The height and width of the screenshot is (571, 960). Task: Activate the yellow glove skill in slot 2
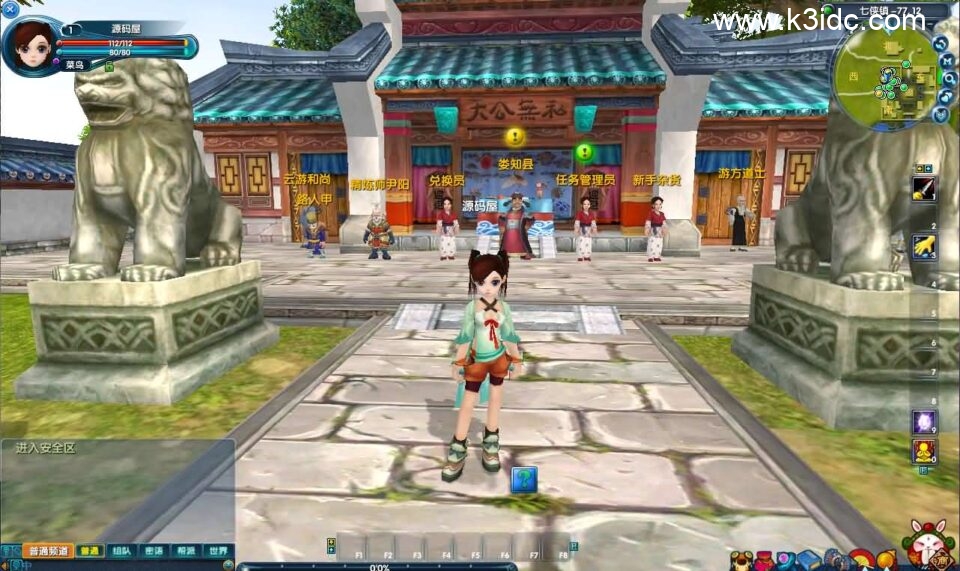[x=923, y=245]
